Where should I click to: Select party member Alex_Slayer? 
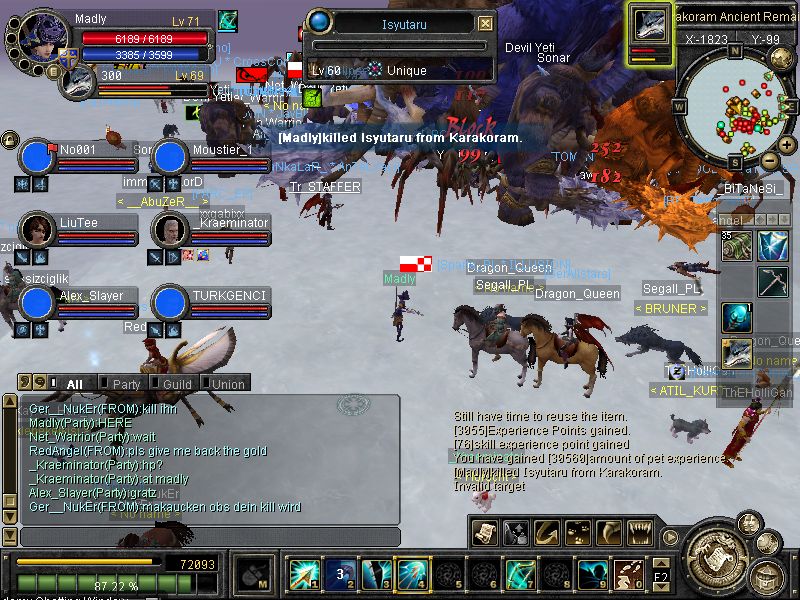coord(37,303)
